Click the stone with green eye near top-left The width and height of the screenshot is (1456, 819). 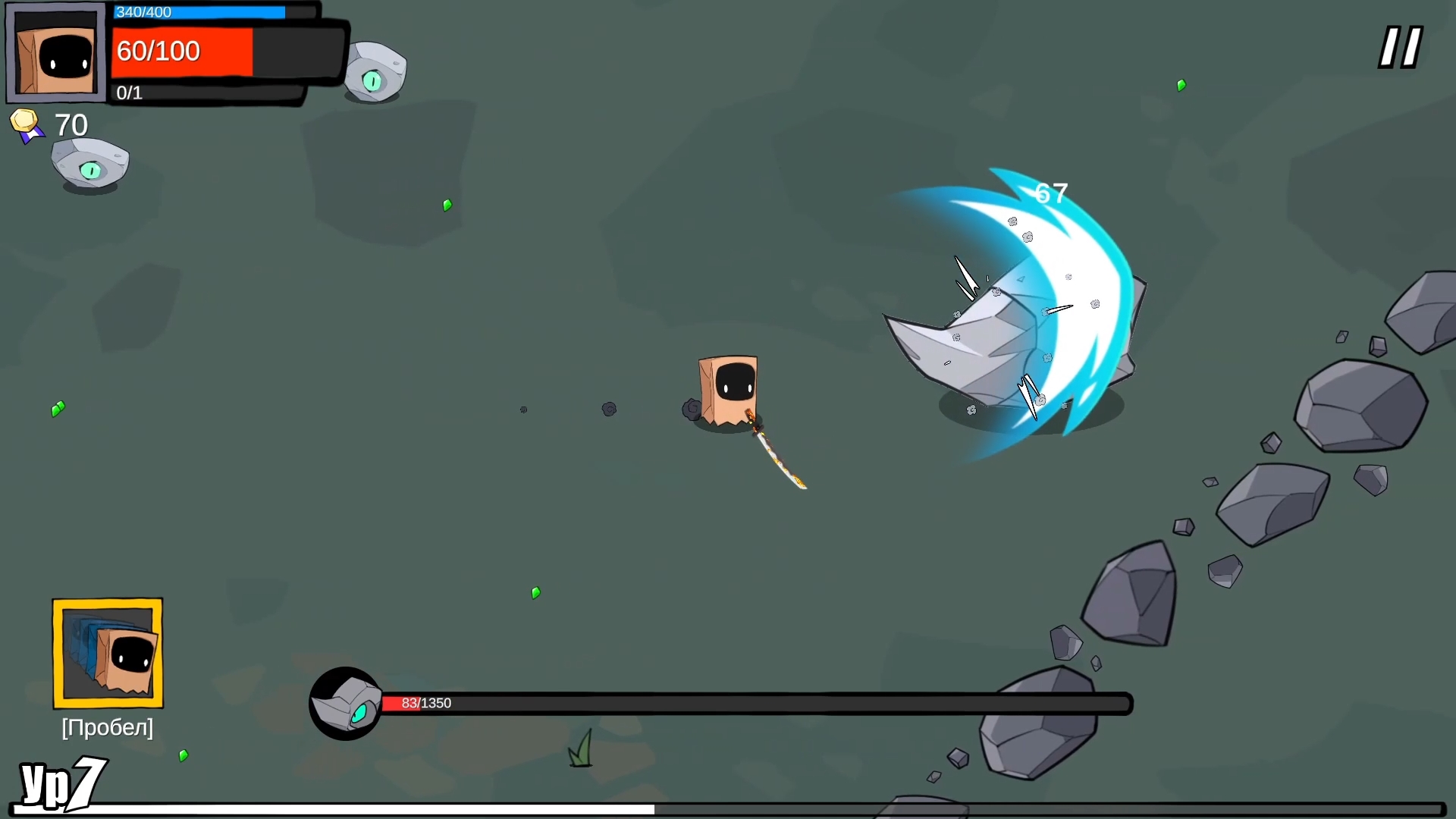(91, 161)
